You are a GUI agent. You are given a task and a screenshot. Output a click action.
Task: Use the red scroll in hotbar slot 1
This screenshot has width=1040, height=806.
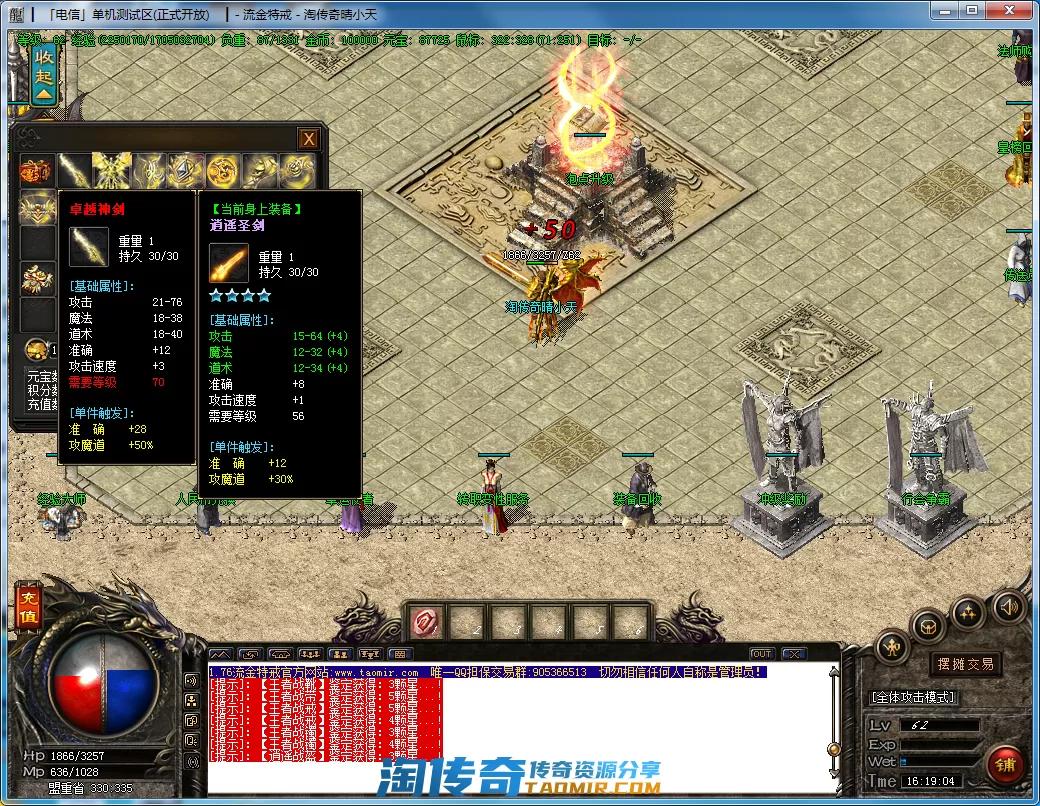426,622
